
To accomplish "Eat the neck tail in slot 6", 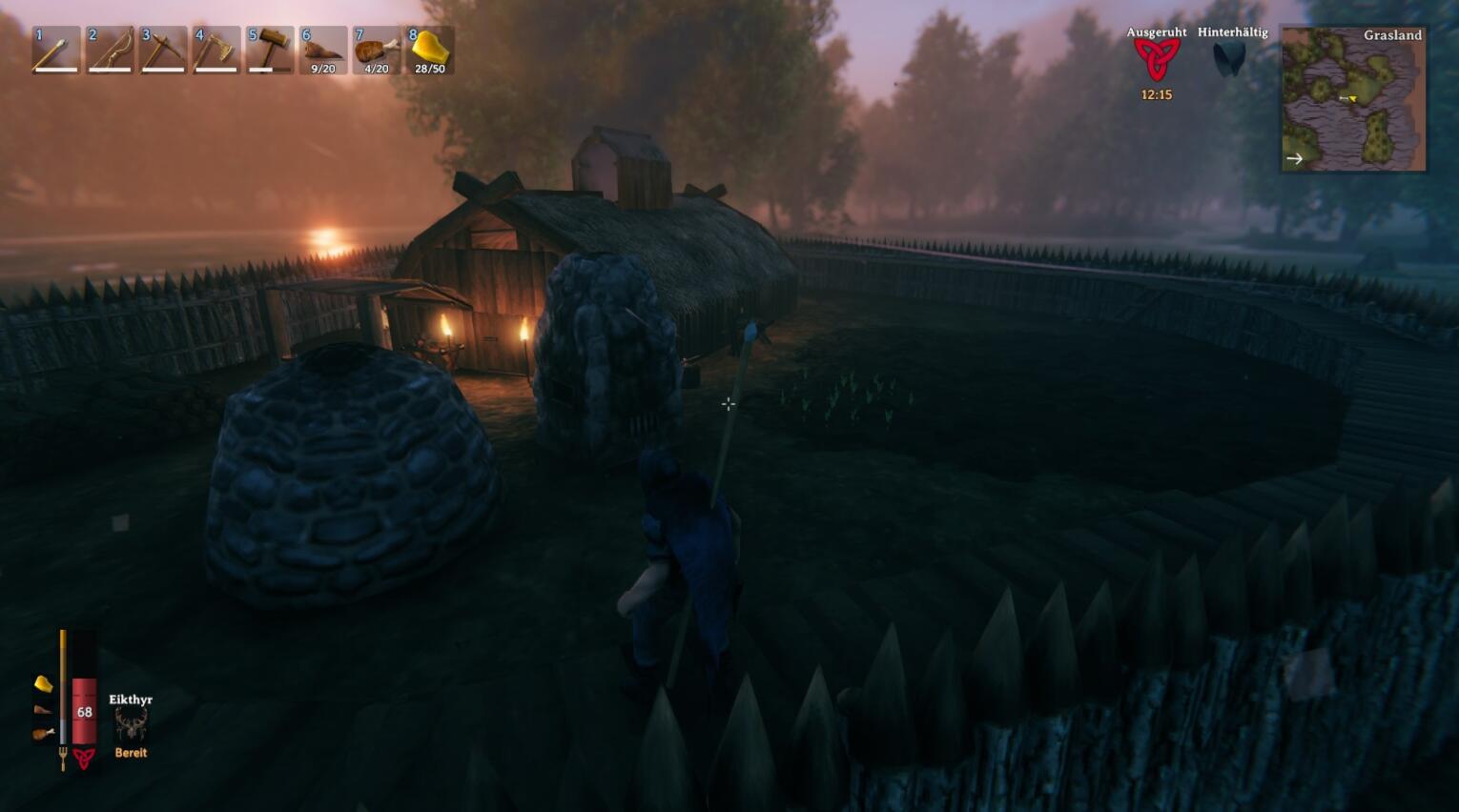I will tap(322, 51).
